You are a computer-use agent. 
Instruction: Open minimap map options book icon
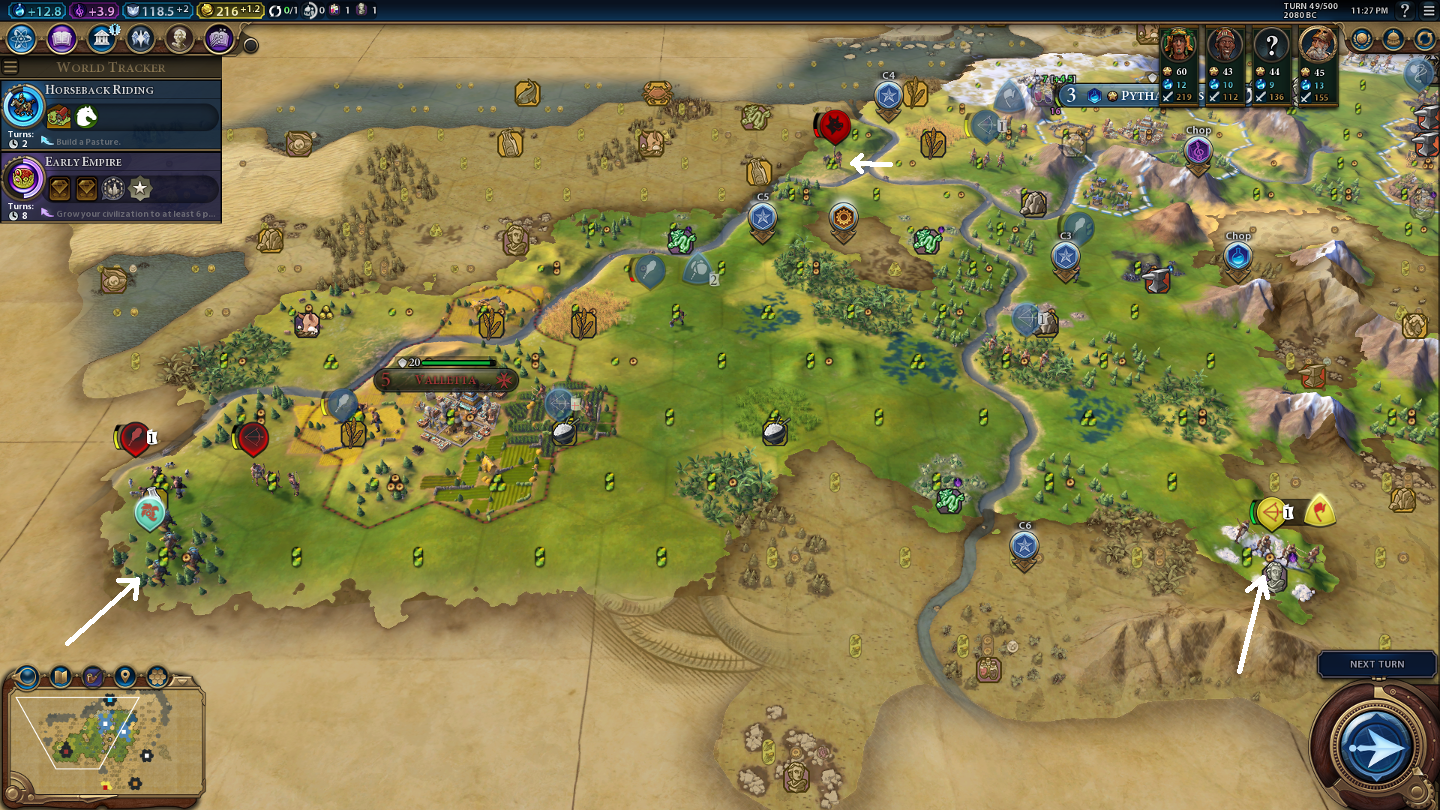[x=61, y=677]
